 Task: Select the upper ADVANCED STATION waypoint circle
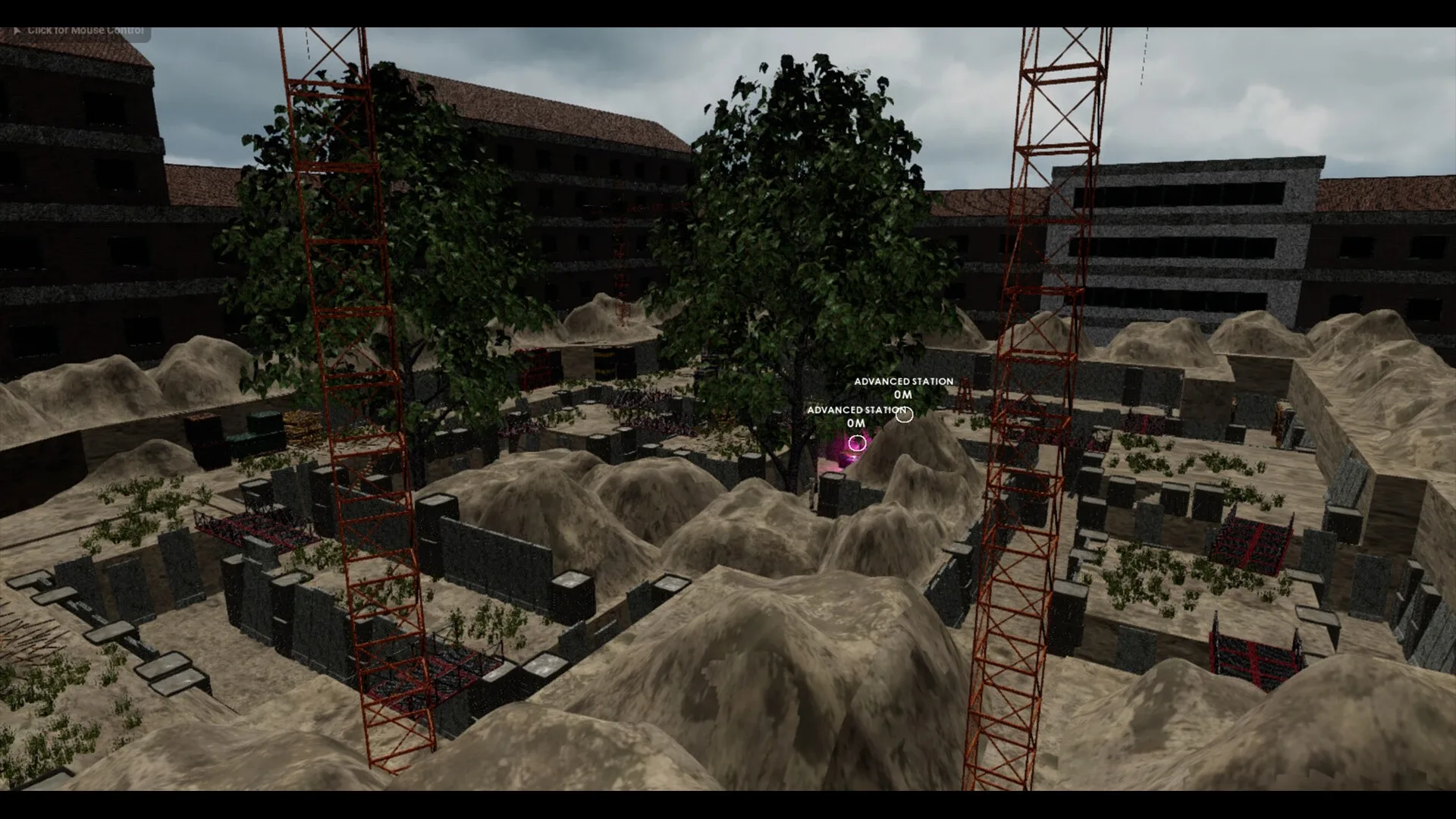pos(904,416)
